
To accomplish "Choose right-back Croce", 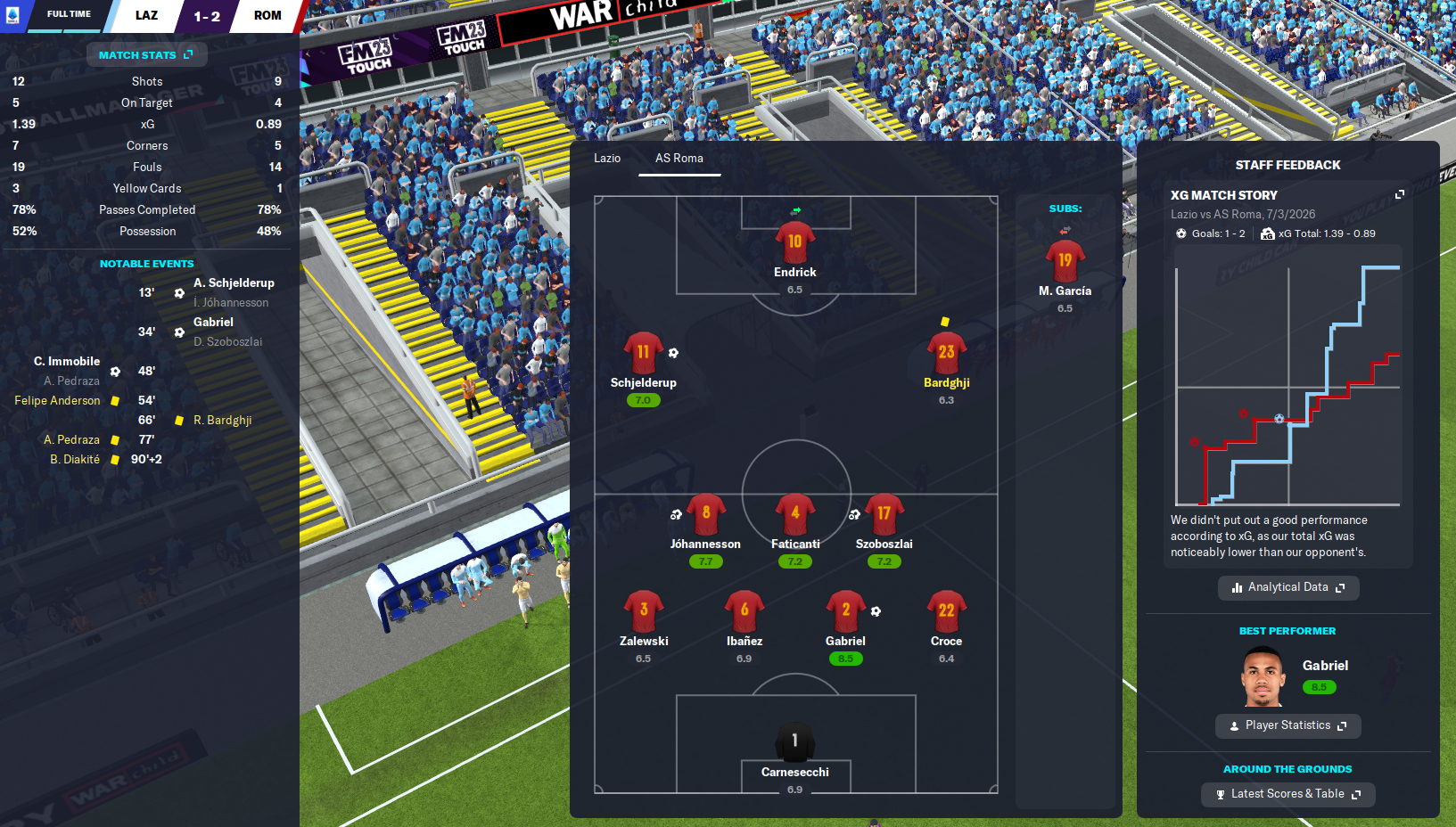I will pyautogui.click(x=946, y=611).
